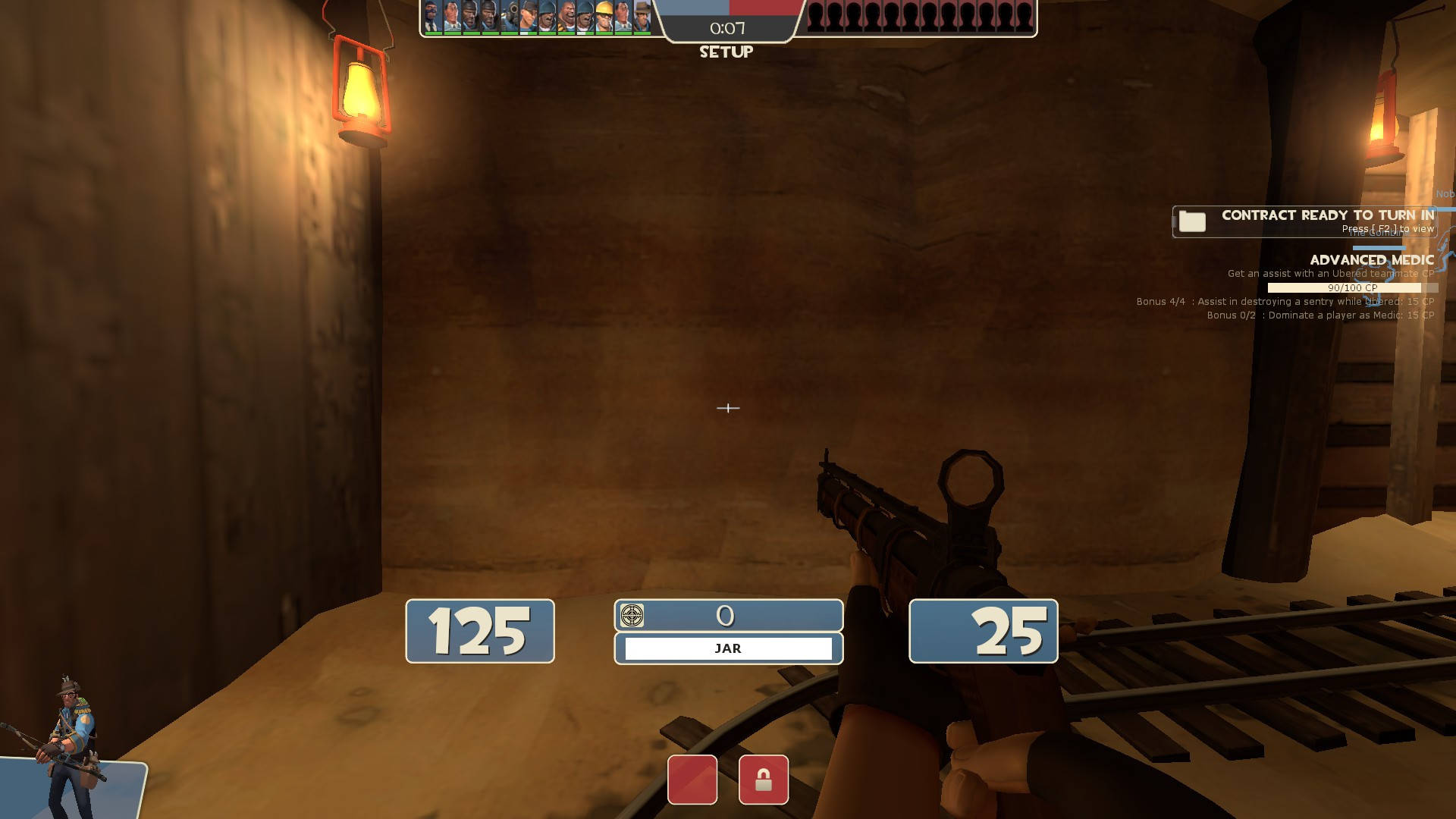Click the SETUP label under the timer
Viewport: 1456px width, 819px height.
tap(726, 52)
